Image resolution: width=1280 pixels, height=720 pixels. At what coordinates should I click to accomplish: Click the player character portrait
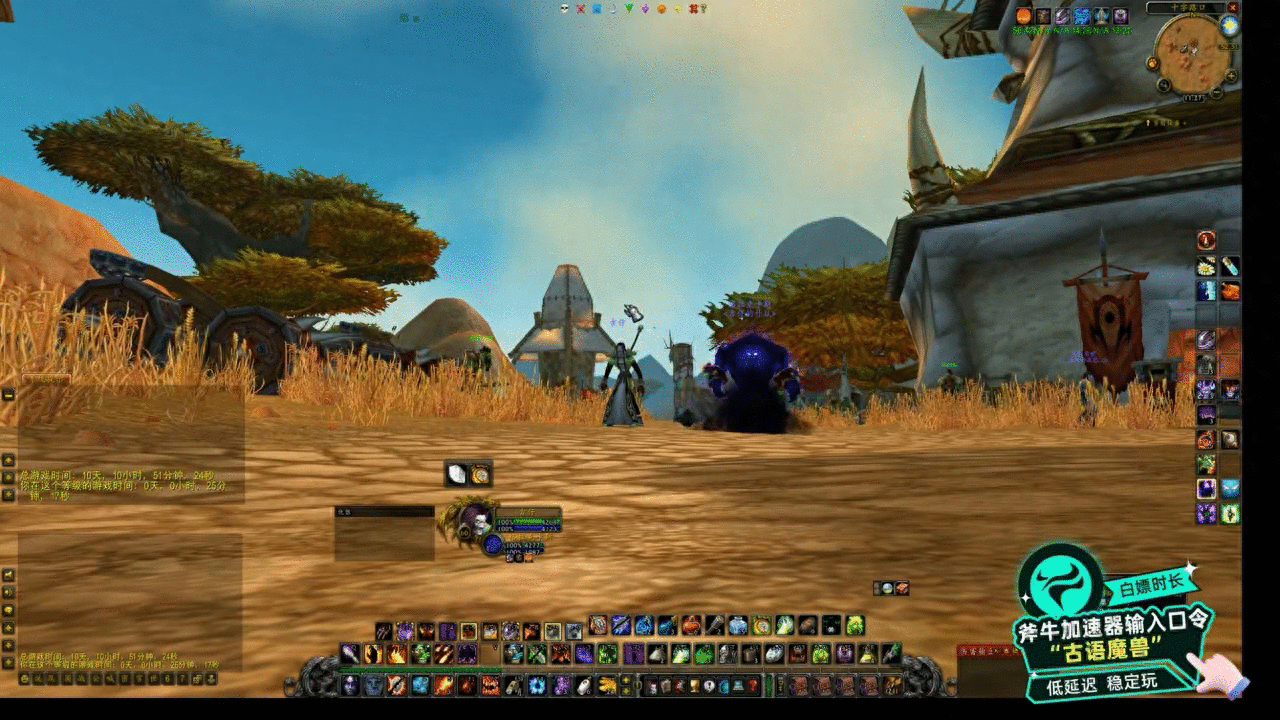coord(475,519)
